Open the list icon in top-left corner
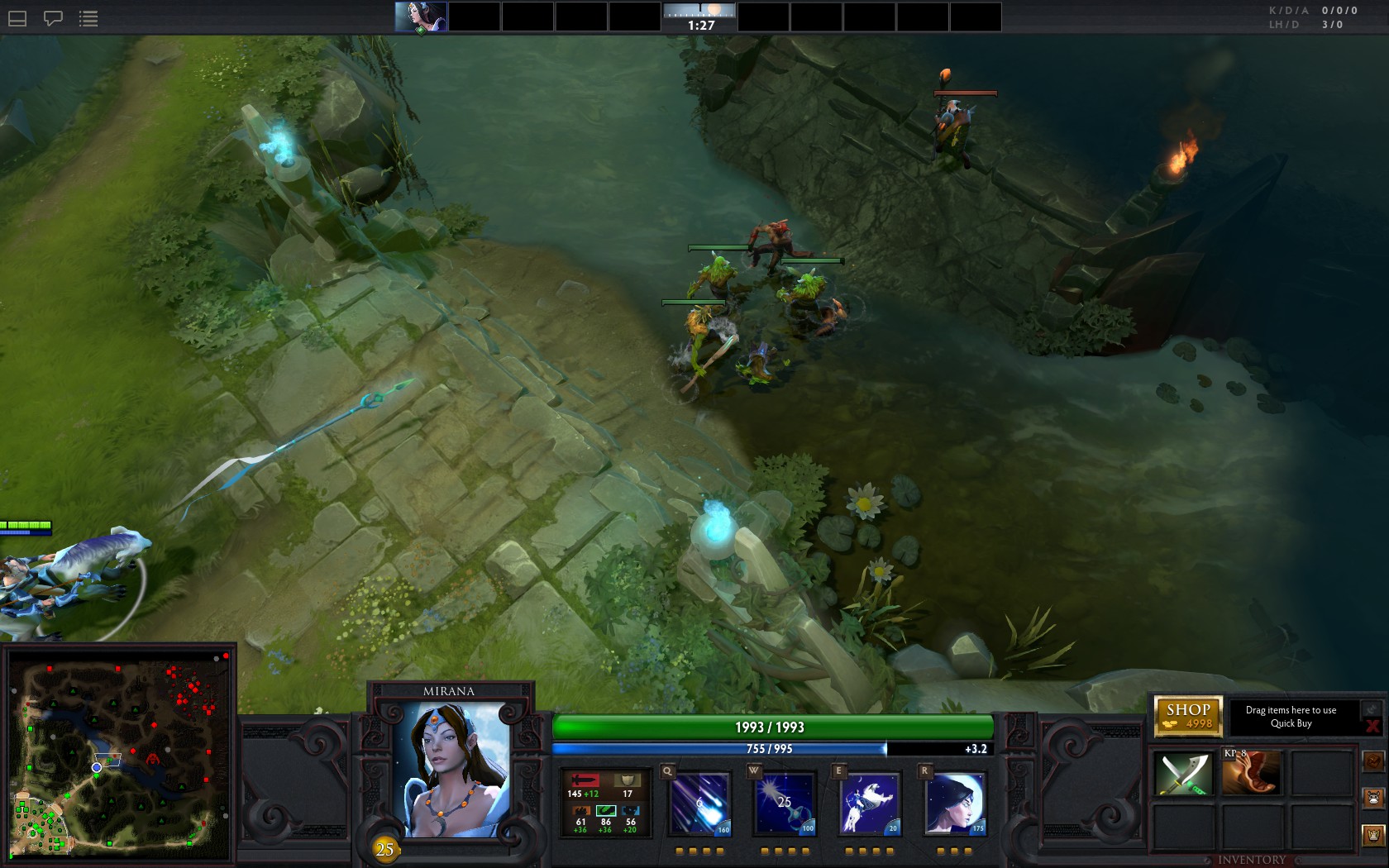The image size is (1389, 868). 88,18
